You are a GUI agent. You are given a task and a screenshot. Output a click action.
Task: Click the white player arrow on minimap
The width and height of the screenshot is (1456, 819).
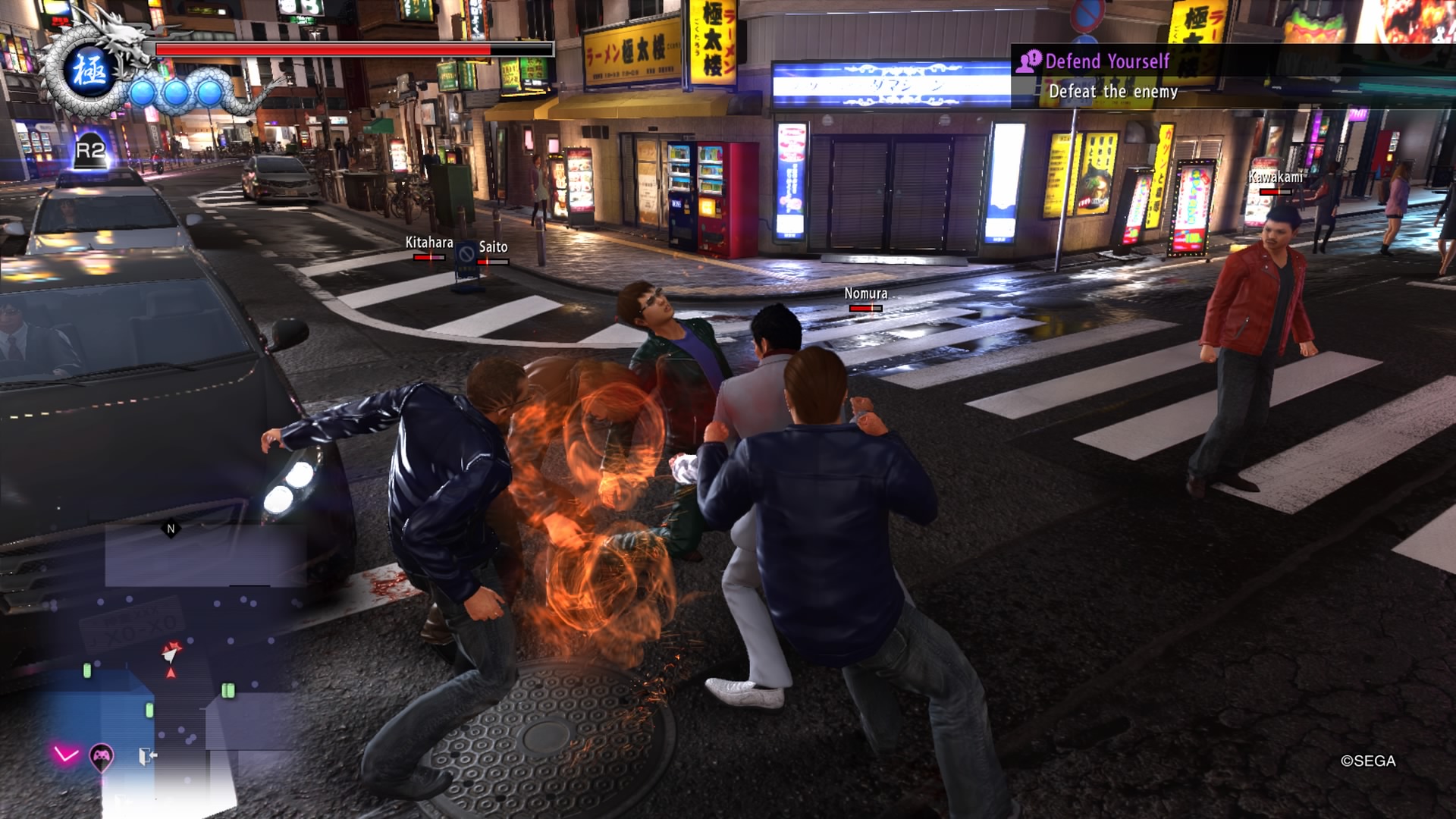pyautogui.click(x=172, y=651)
